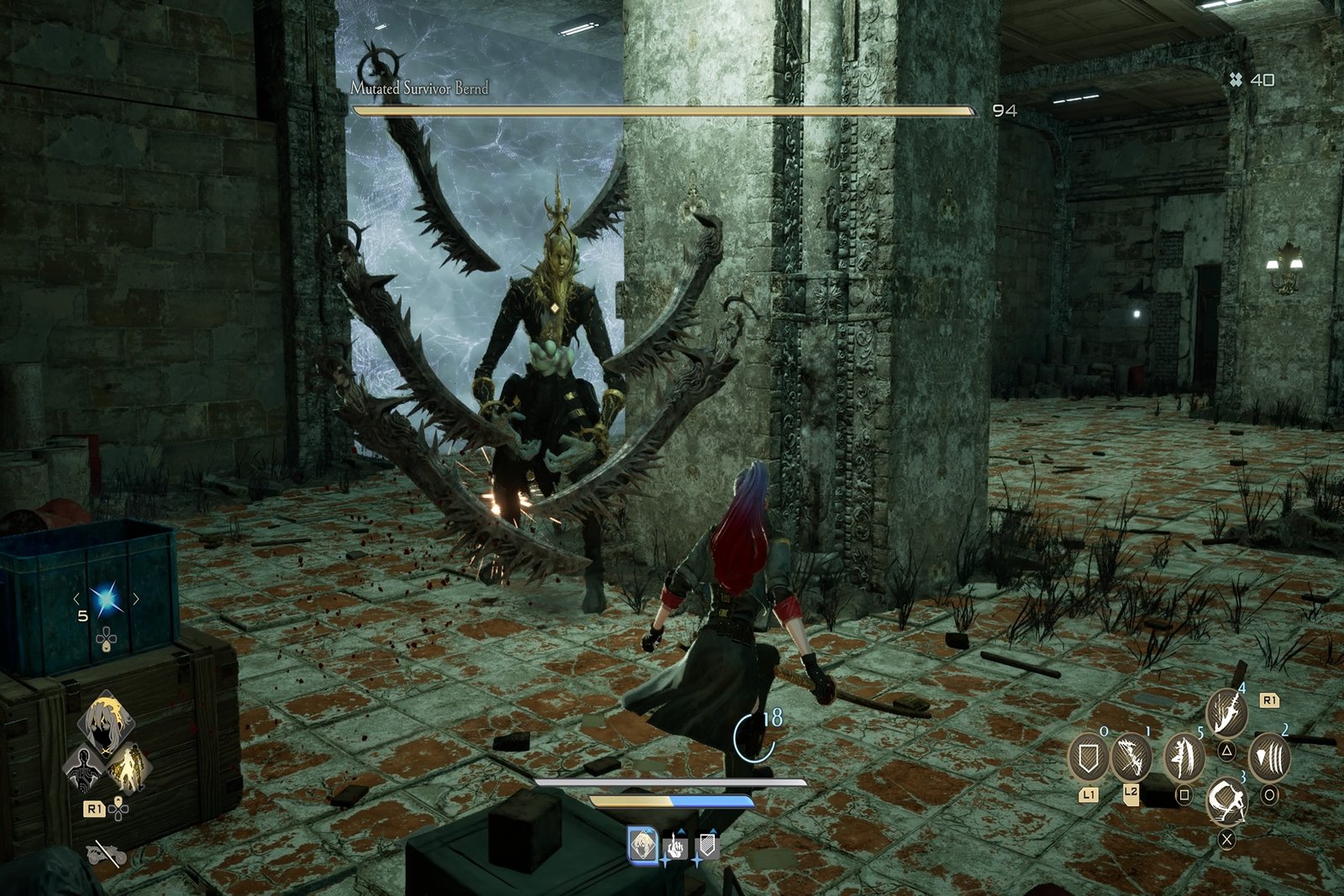Click the yellow-blue burst energy bar
This screenshot has width=1344, height=896.
[x=671, y=801]
